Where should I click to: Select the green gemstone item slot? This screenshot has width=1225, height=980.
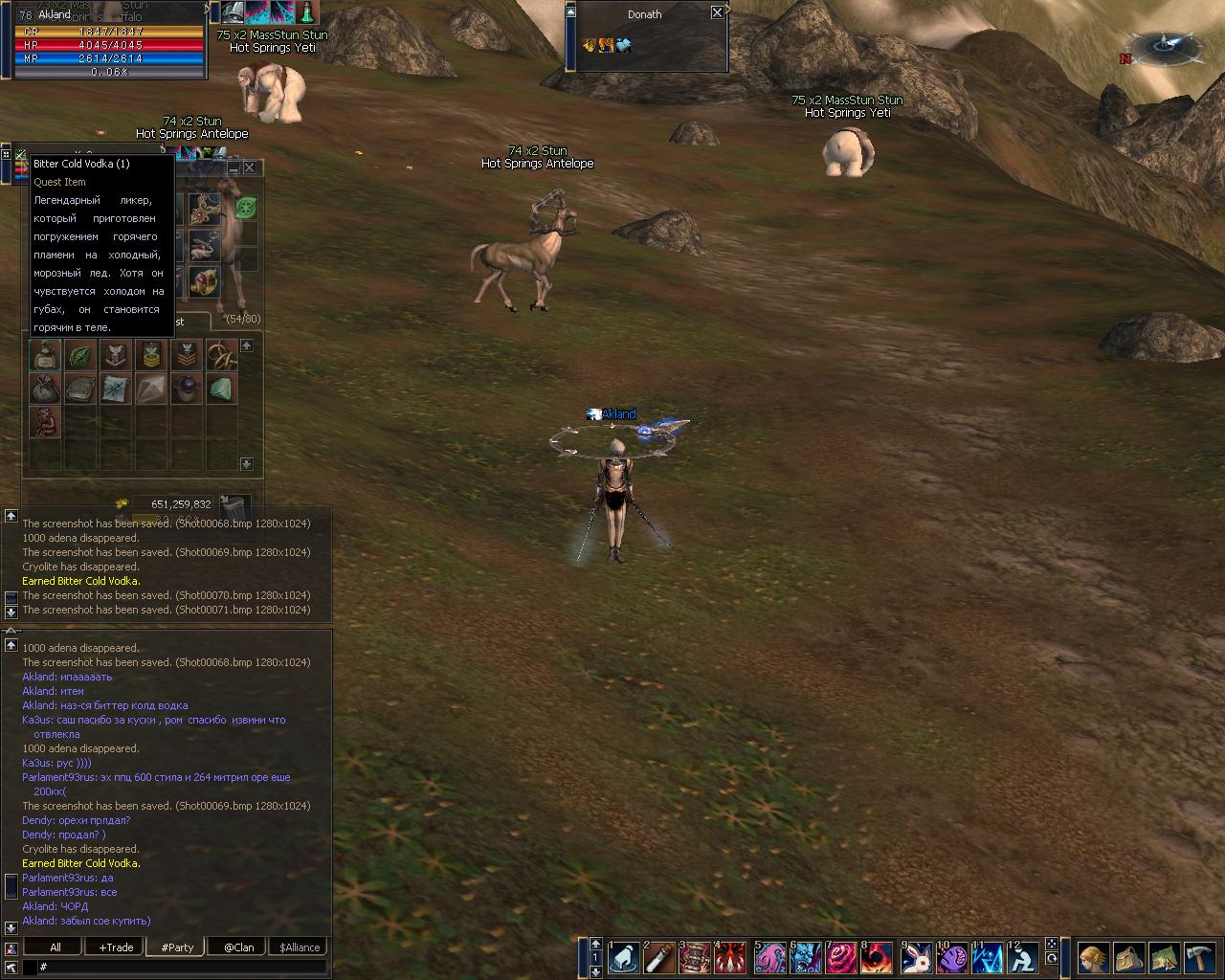click(x=221, y=390)
